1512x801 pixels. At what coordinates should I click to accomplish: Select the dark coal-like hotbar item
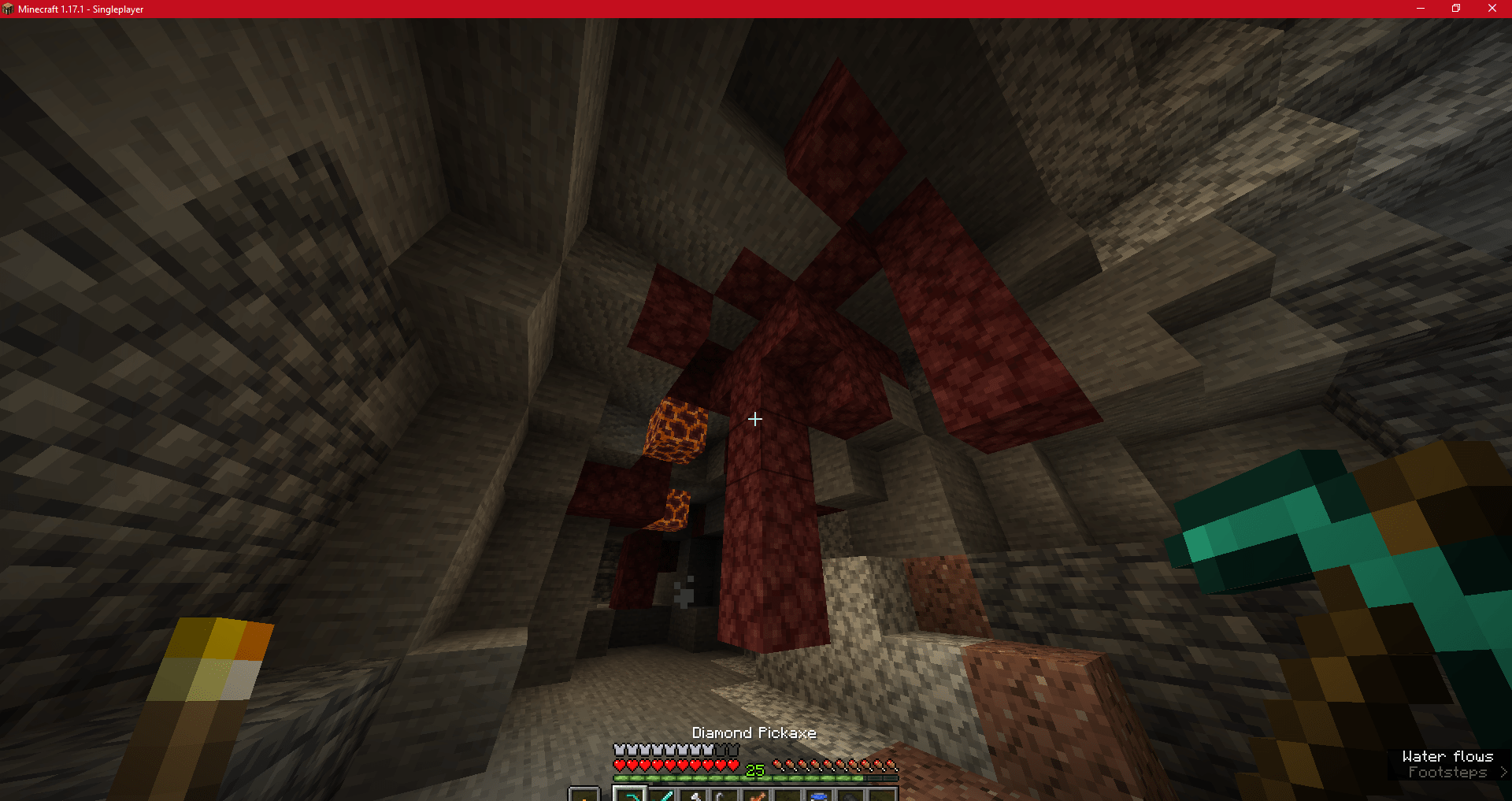(x=850, y=795)
